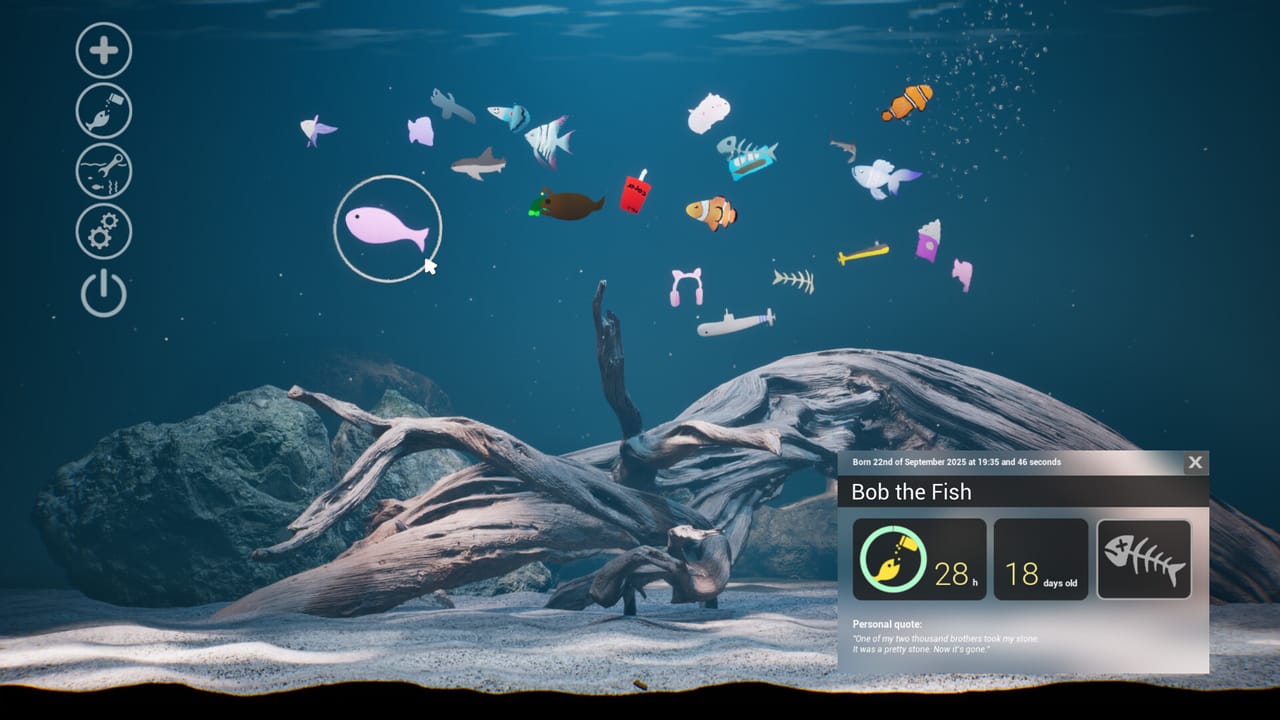Select the circled pink fish
The image size is (1280, 720).
click(387, 226)
